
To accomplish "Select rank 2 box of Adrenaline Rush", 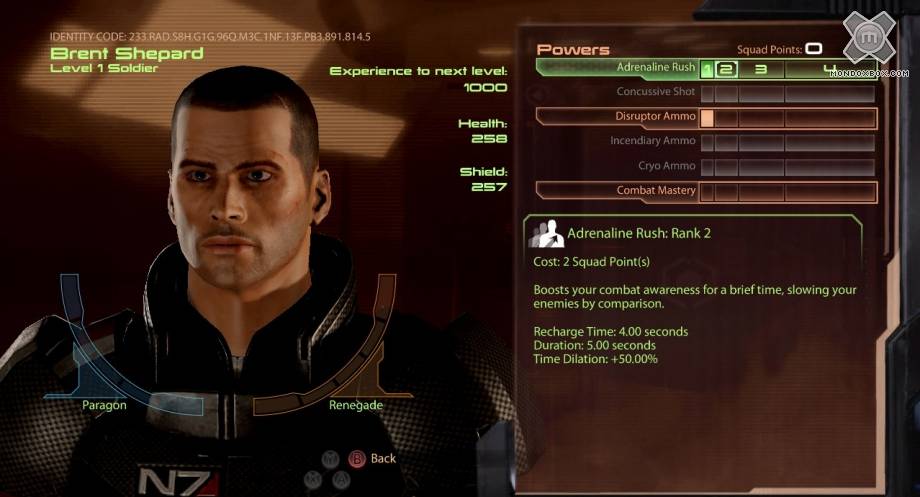I will click(x=727, y=69).
